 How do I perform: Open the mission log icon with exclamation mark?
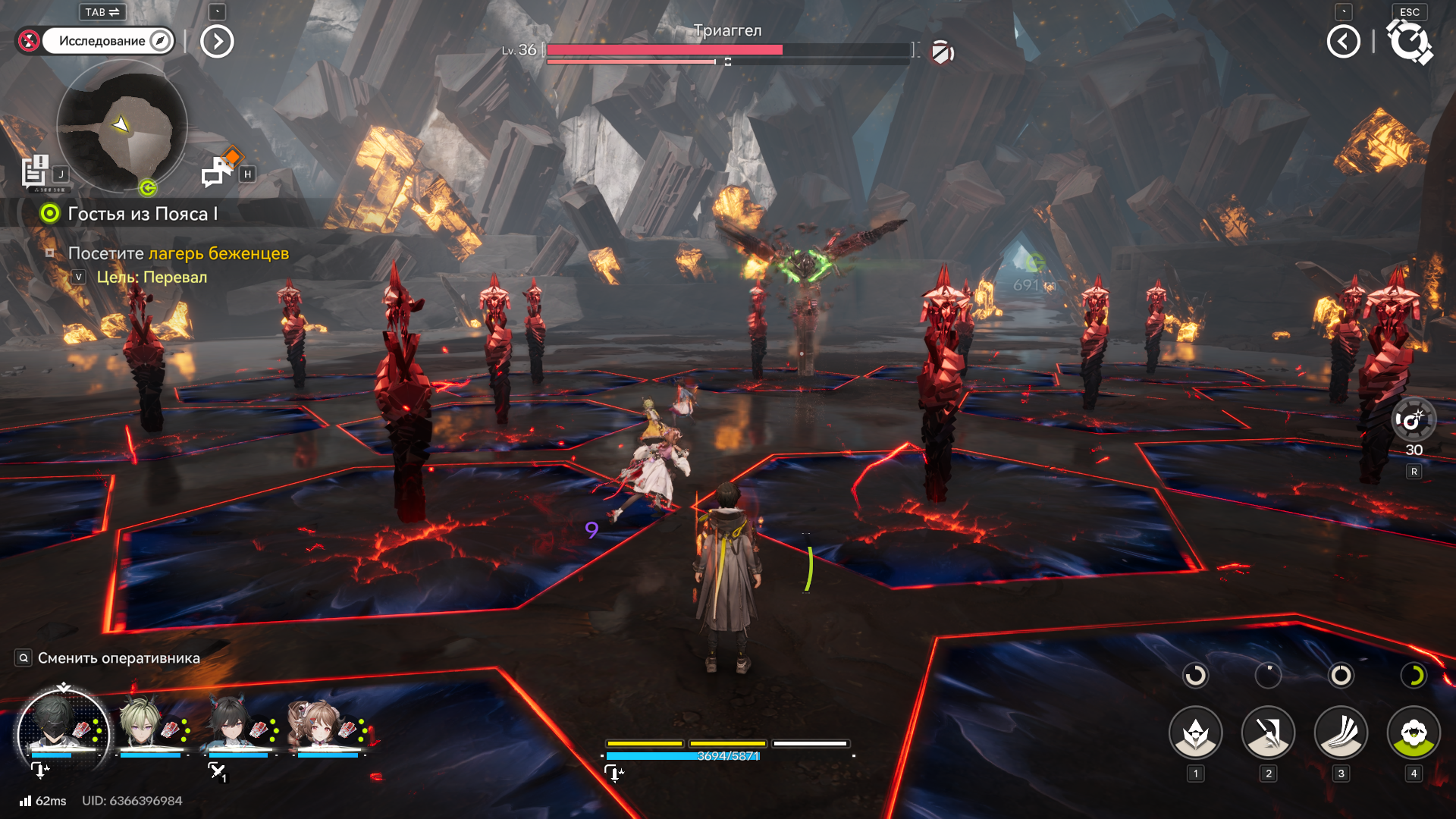click(35, 171)
